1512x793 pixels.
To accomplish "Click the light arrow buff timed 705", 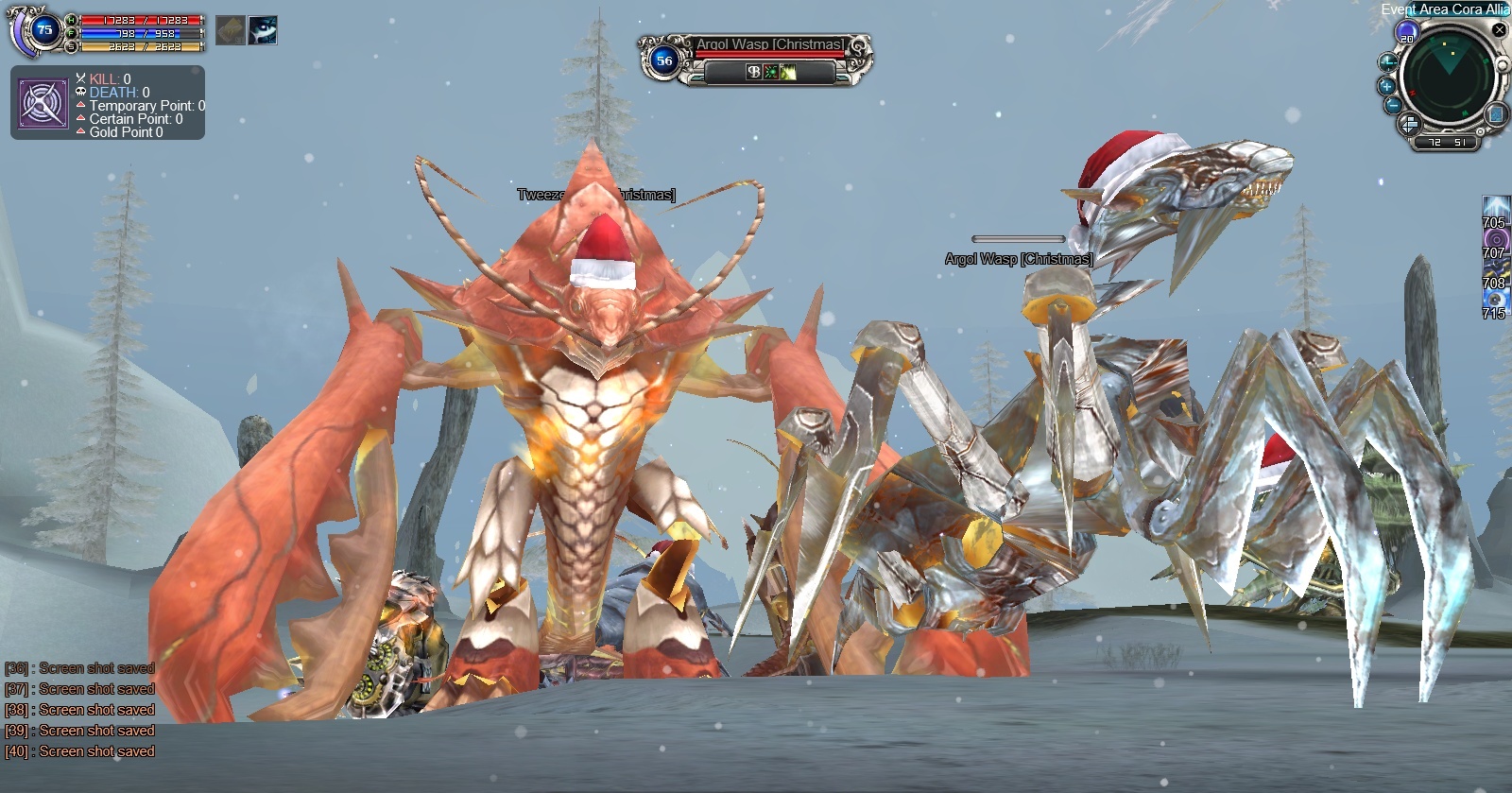I will [x=1495, y=209].
